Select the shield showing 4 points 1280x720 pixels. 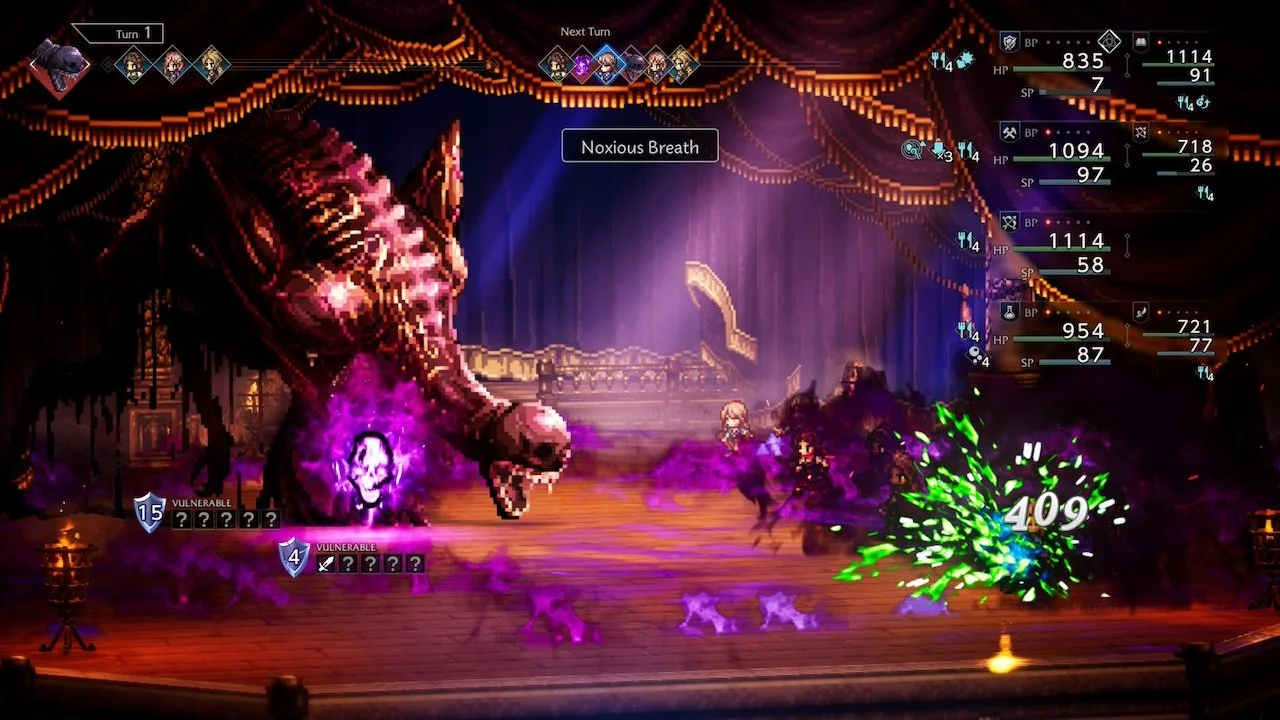[294, 557]
